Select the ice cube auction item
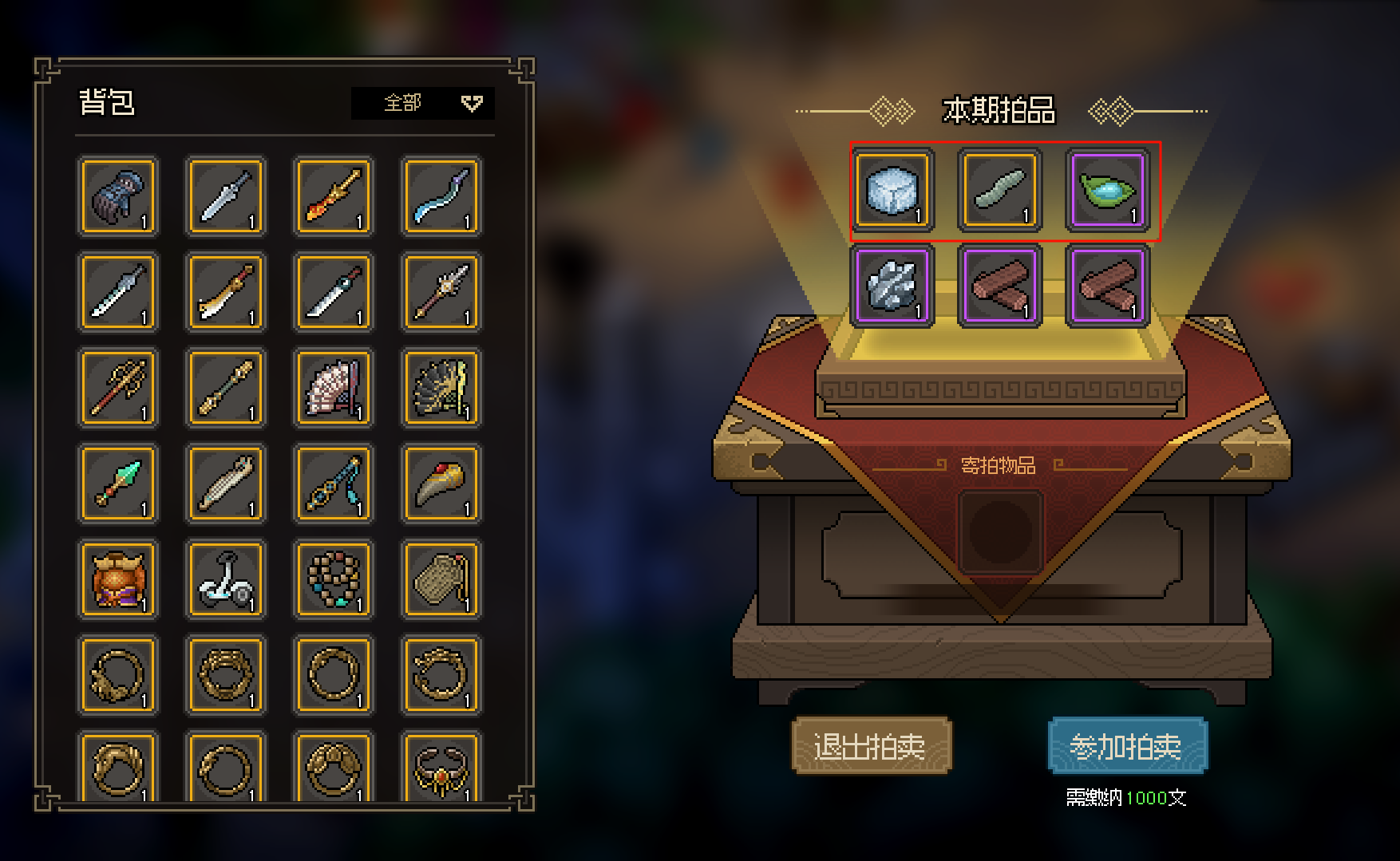 tap(892, 192)
